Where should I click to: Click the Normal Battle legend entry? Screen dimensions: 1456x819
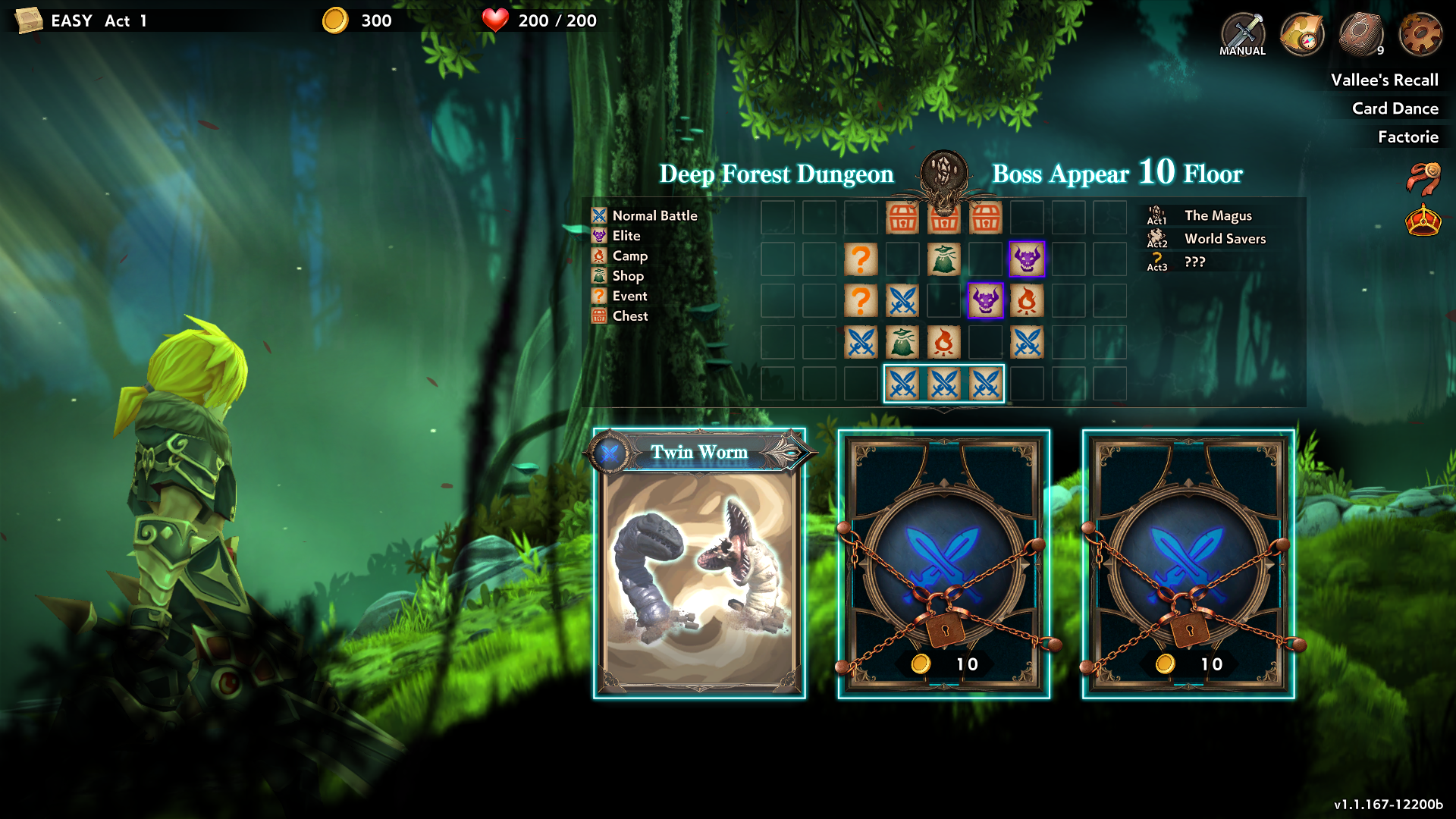(x=654, y=216)
